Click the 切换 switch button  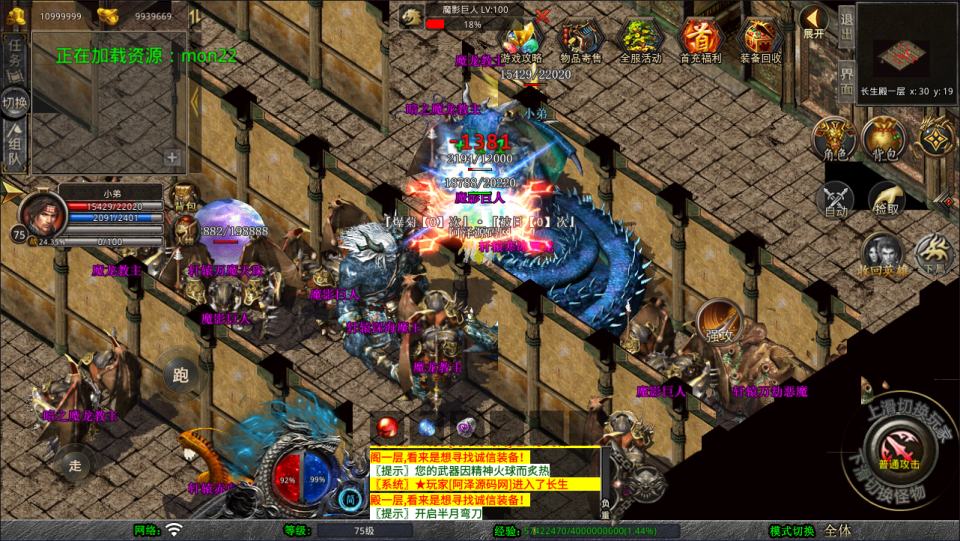[x=15, y=103]
